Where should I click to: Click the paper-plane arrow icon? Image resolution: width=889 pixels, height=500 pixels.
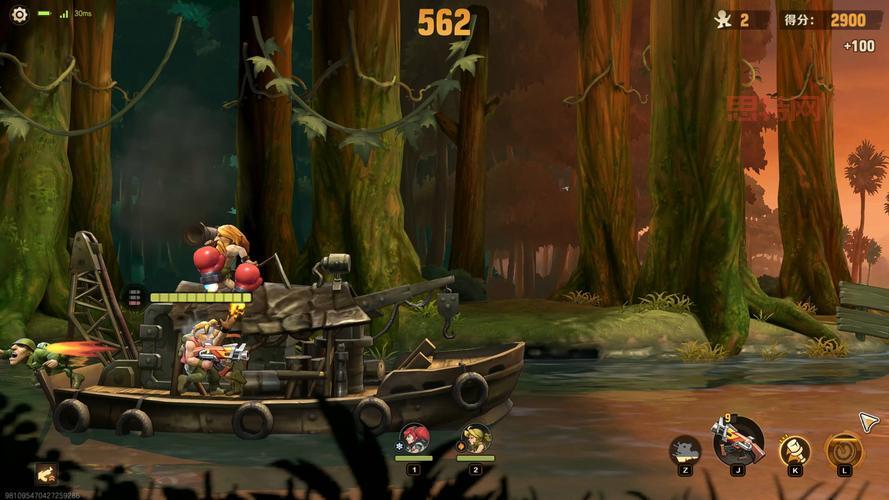click(x=868, y=422)
